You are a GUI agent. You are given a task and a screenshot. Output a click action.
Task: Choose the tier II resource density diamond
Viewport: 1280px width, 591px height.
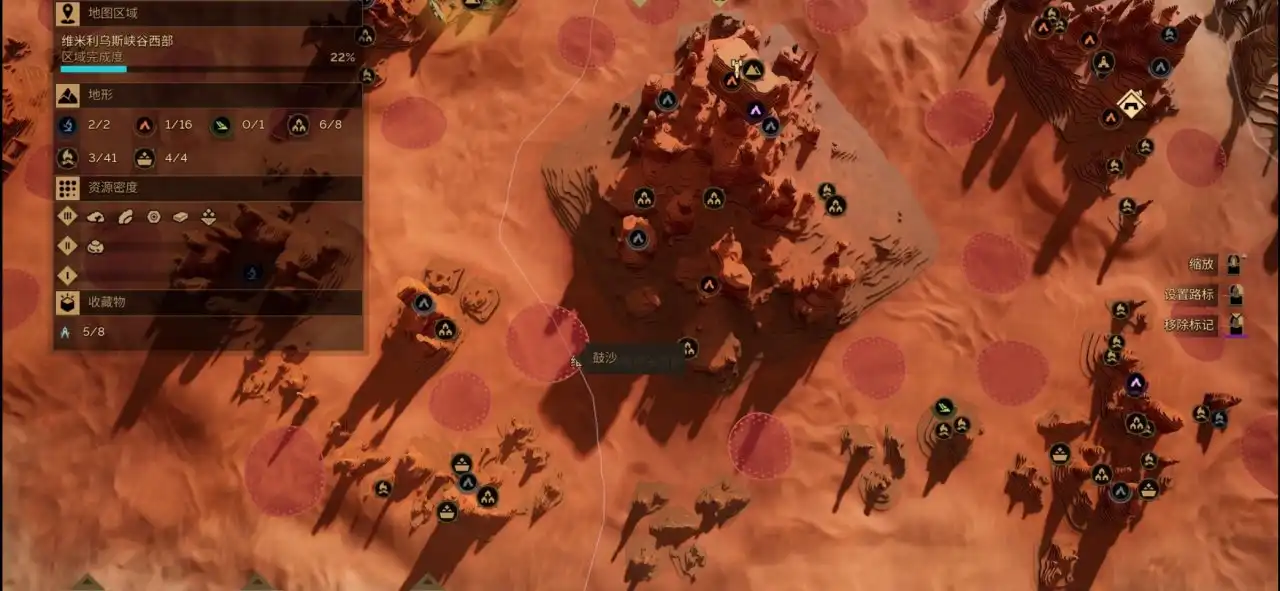[x=68, y=245]
